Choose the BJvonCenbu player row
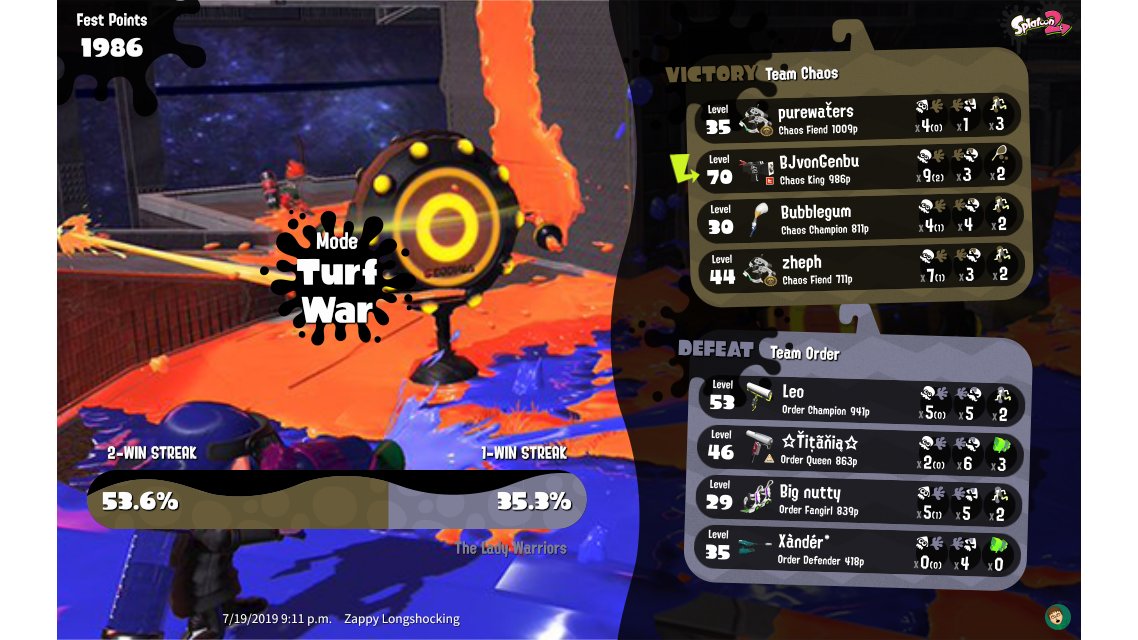The height and width of the screenshot is (640, 1138). point(858,168)
